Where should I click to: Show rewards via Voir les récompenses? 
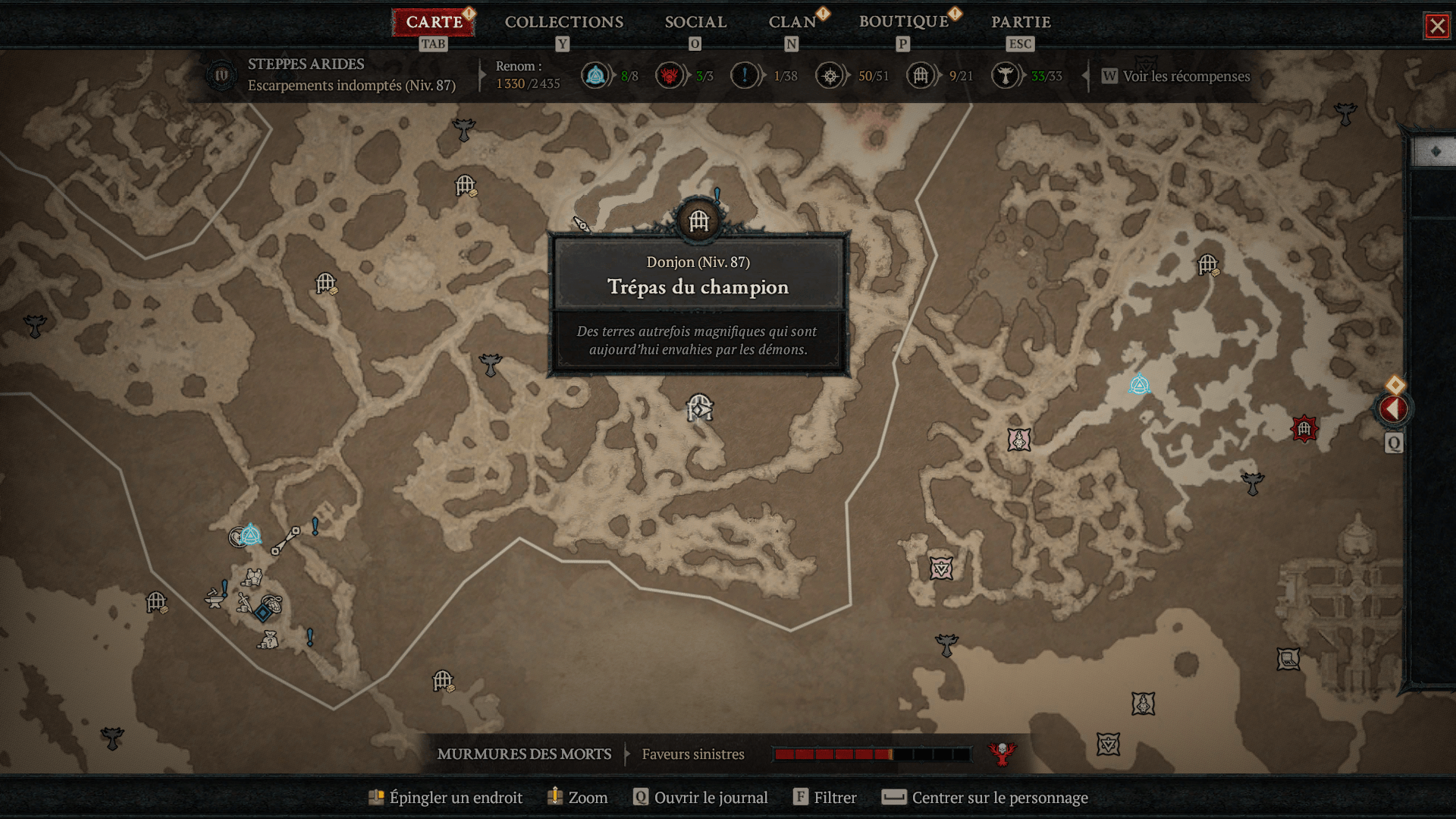[1185, 76]
